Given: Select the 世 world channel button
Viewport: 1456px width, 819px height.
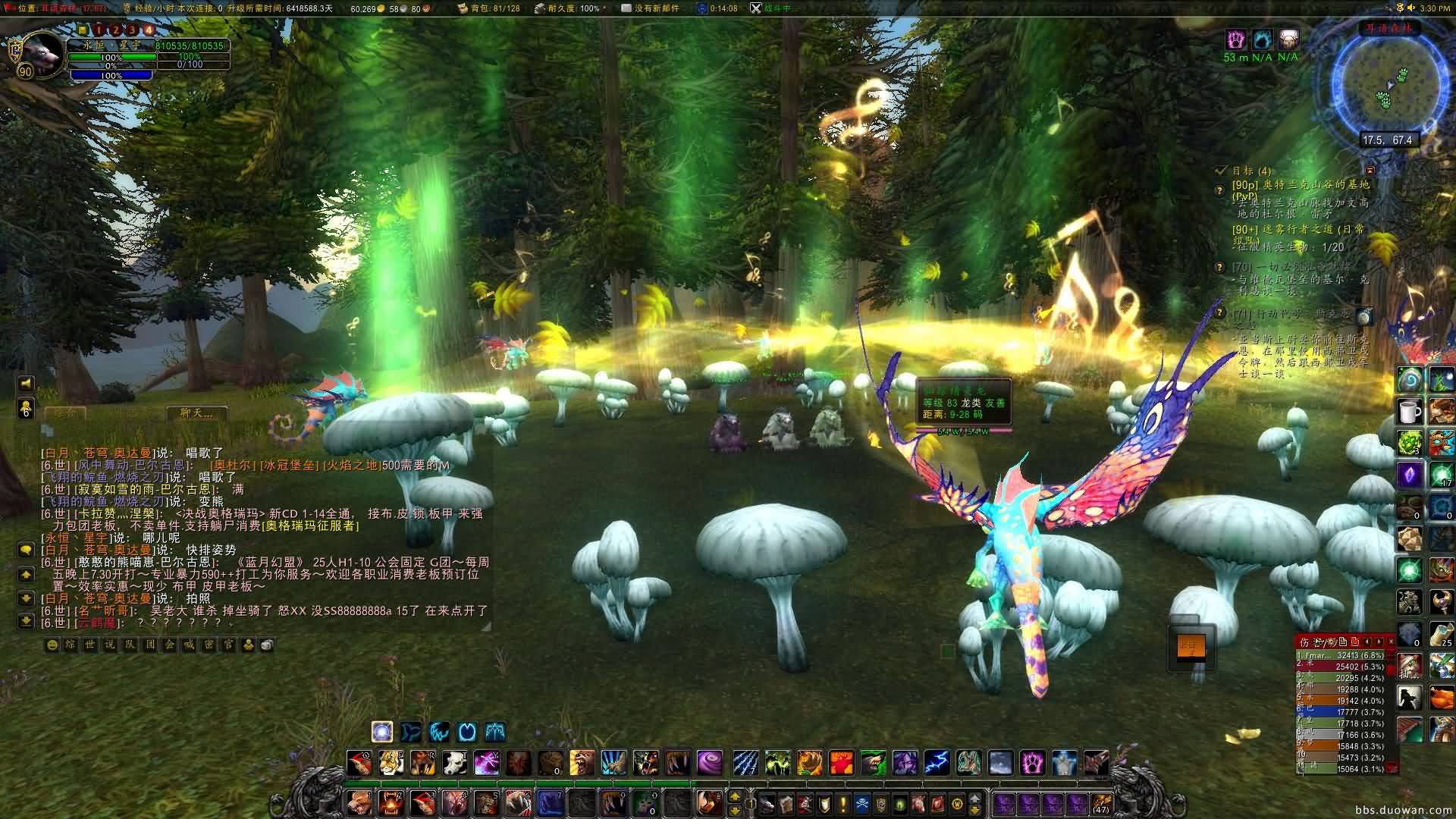Looking at the screenshot, I should (91, 645).
